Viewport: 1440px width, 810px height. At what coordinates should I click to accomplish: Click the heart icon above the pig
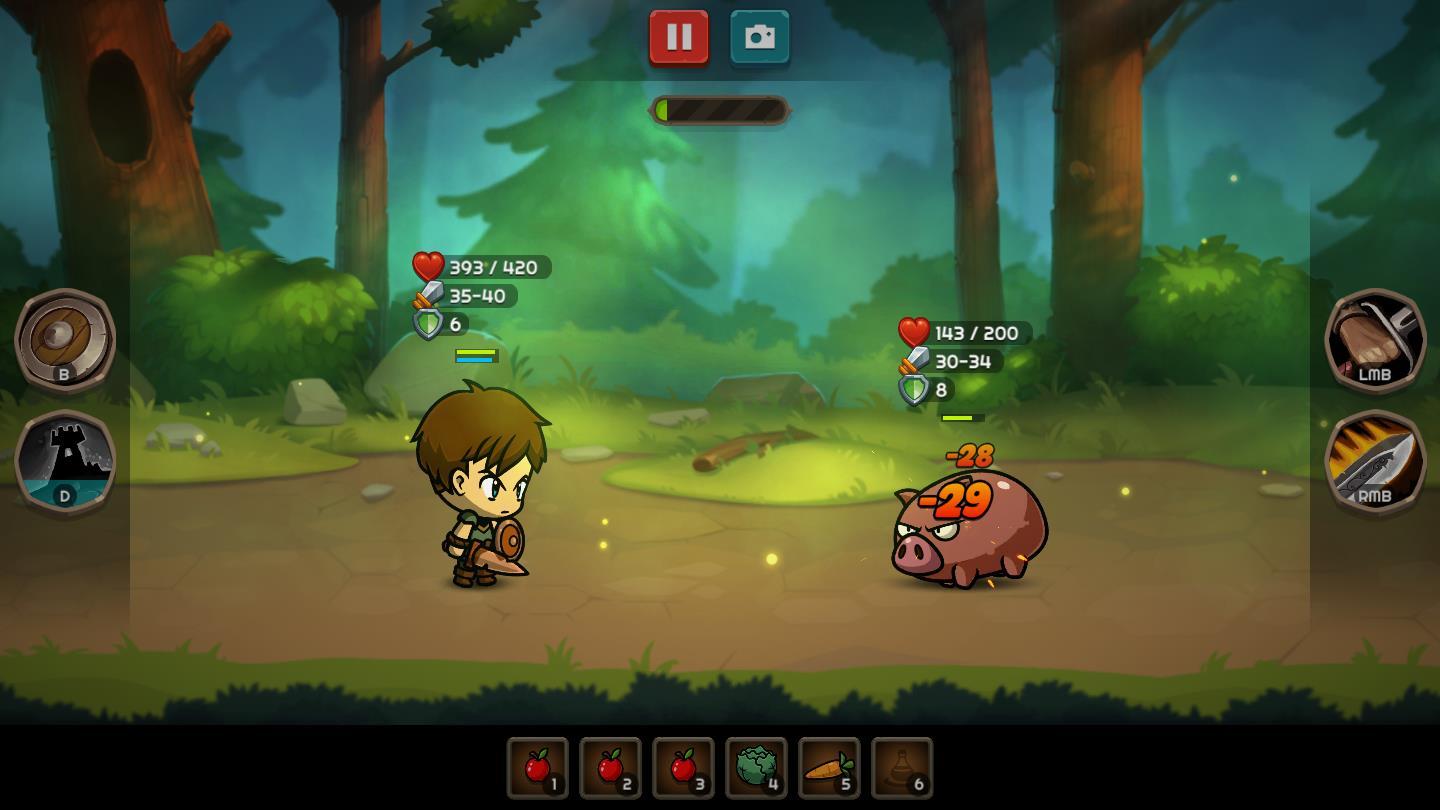pos(913,332)
